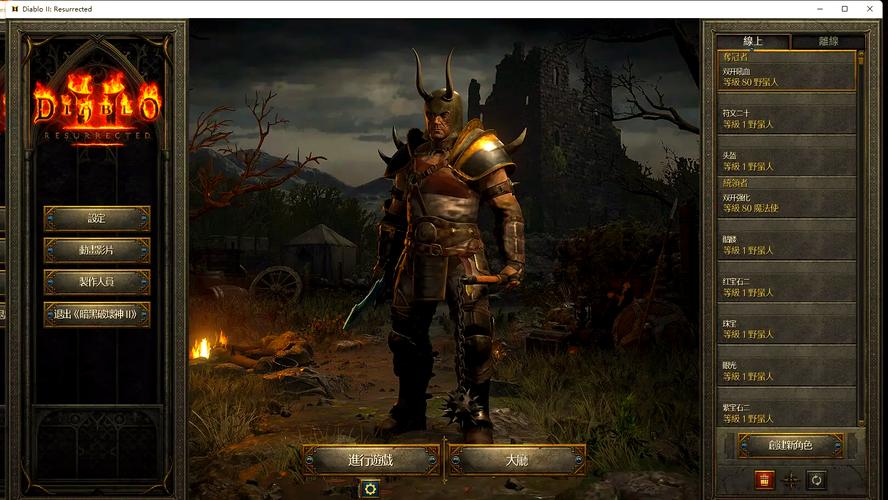Choose the 珠宝 character row
Image resolution: width=888 pixels, height=500 pixels.
[787, 329]
